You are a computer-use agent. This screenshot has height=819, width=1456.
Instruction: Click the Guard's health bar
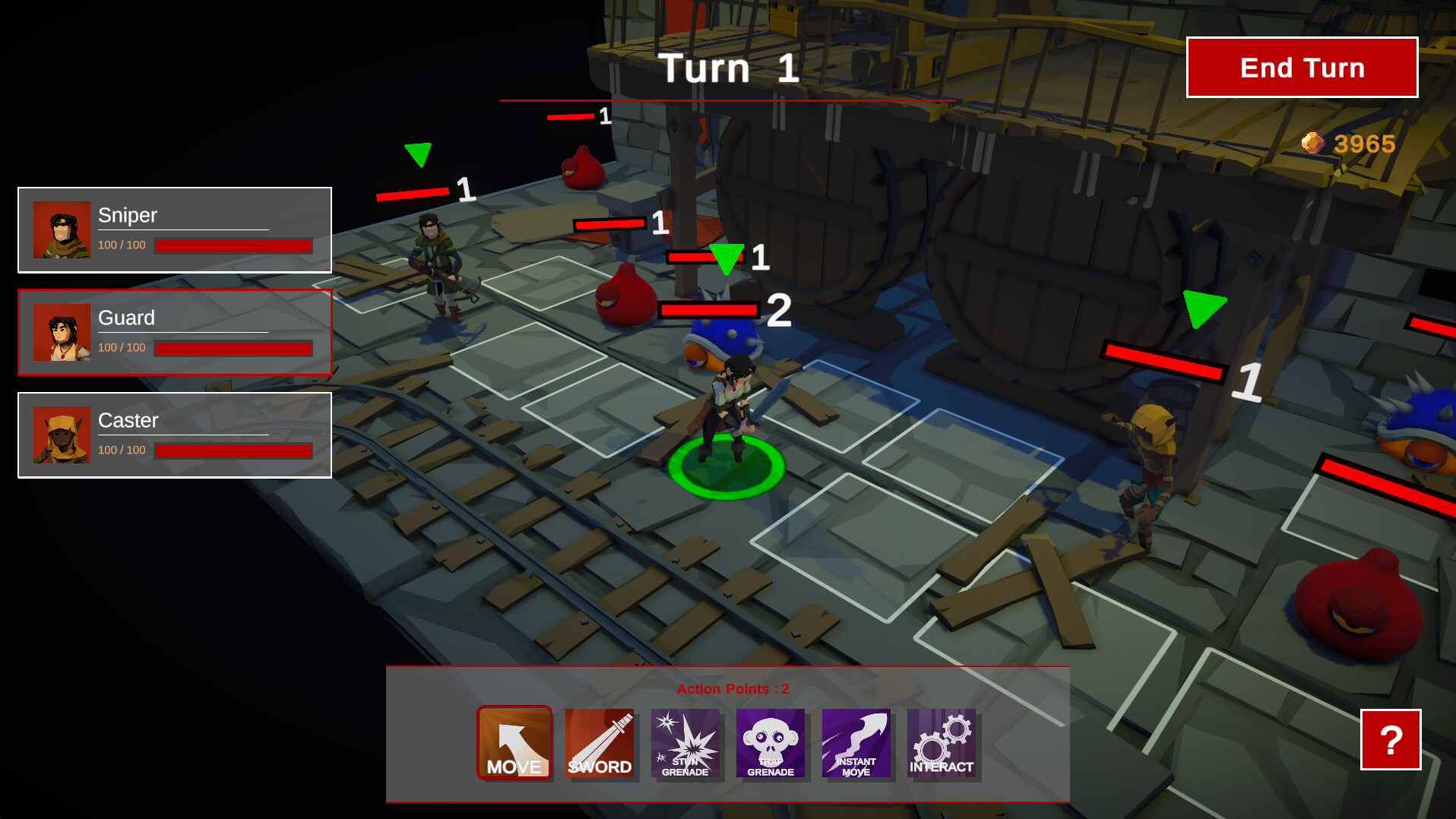tap(233, 349)
